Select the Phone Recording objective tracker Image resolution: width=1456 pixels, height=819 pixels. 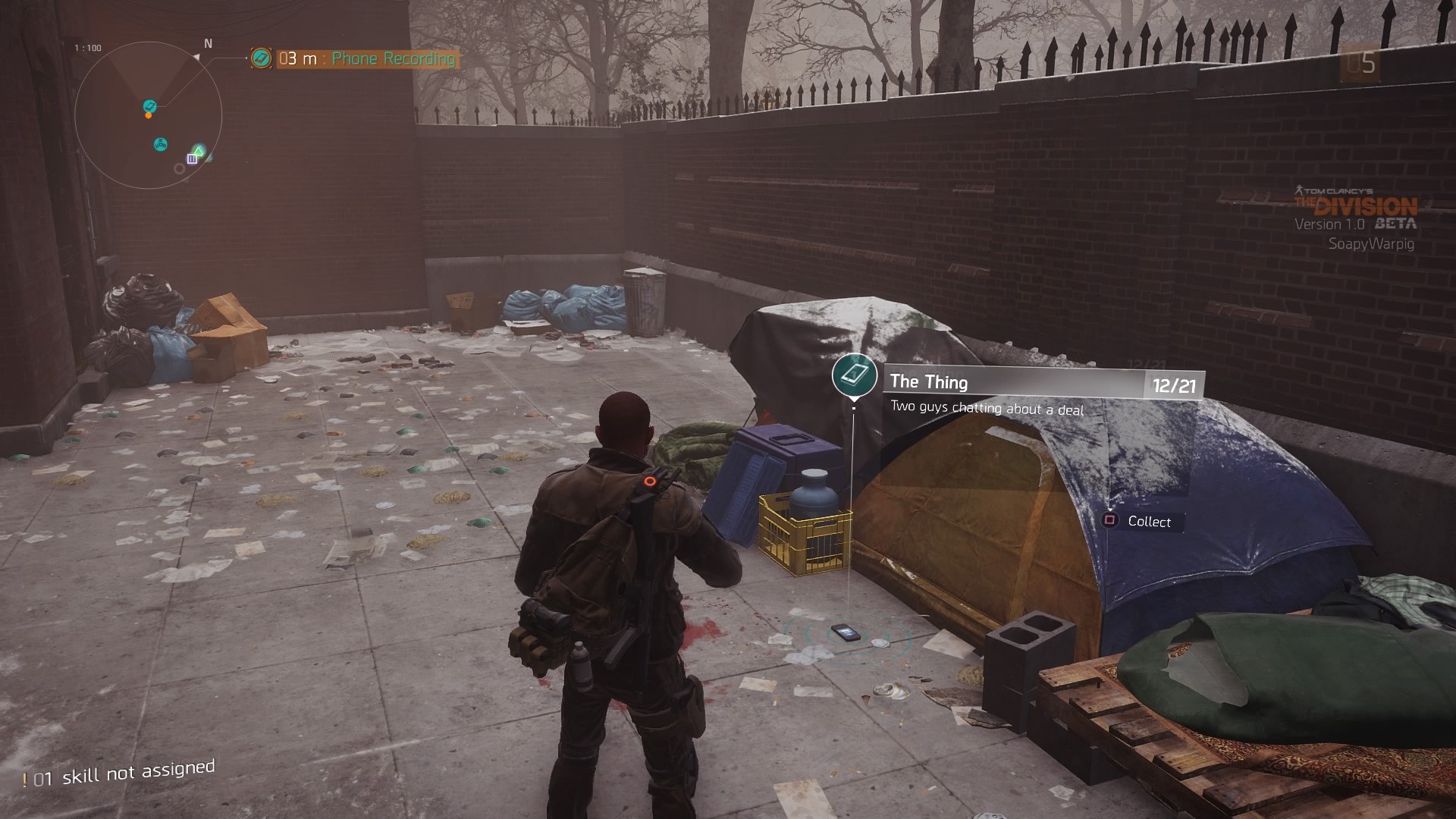point(366,58)
